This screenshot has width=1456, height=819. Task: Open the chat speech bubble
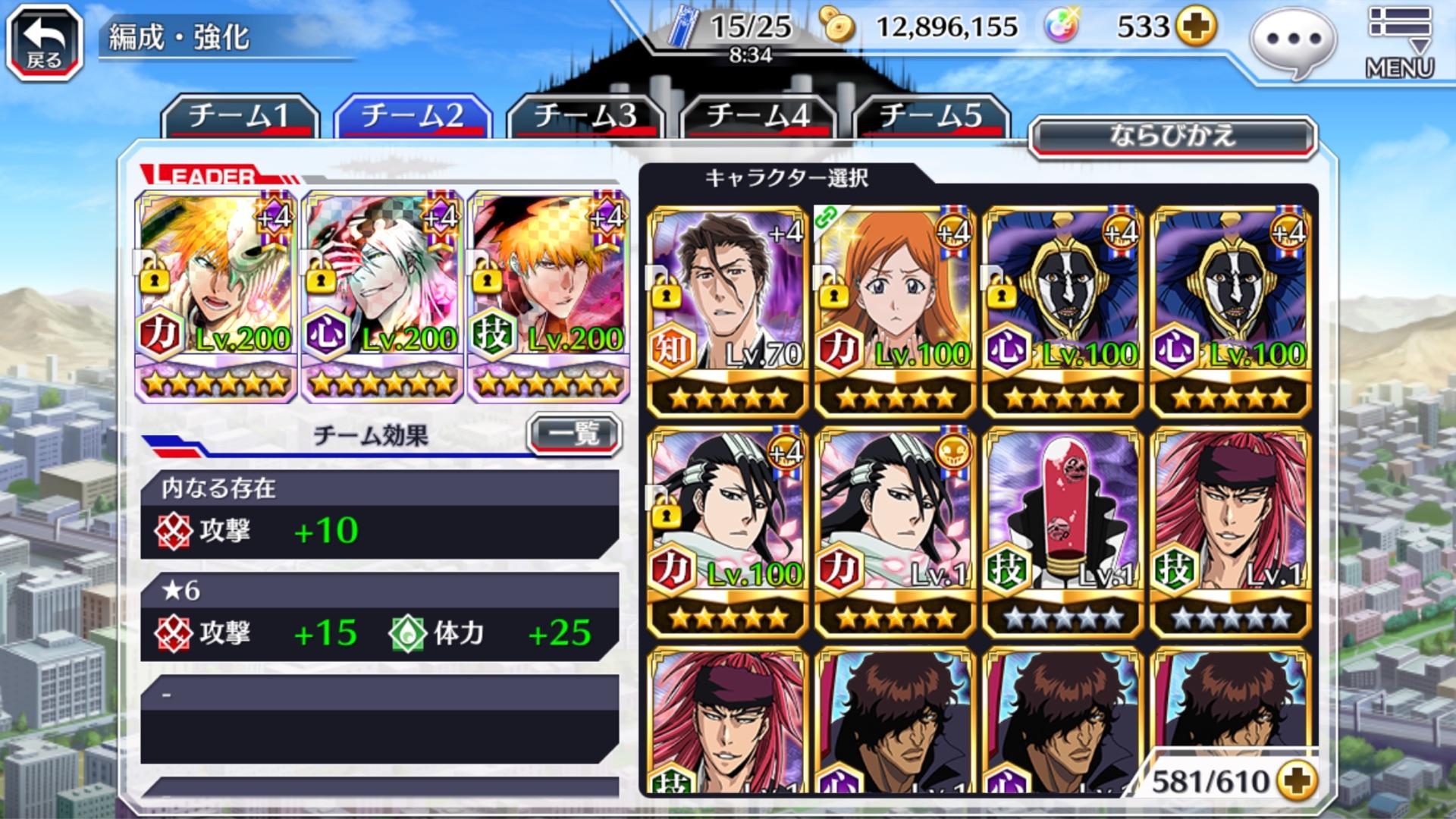tap(1293, 41)
